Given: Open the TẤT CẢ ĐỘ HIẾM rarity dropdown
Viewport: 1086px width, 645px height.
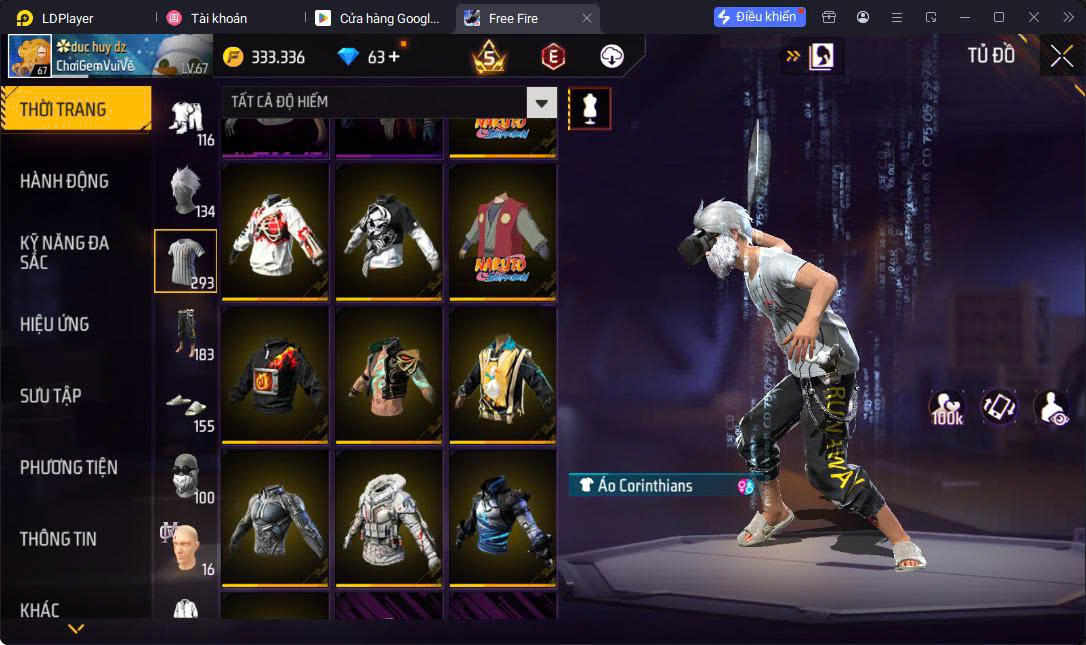Looking at the screenshot, I should (x=389, y=102).
